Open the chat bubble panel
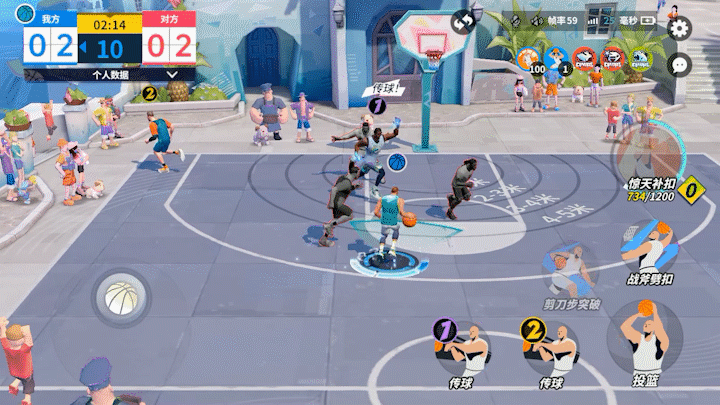 [x=680, y=64]
